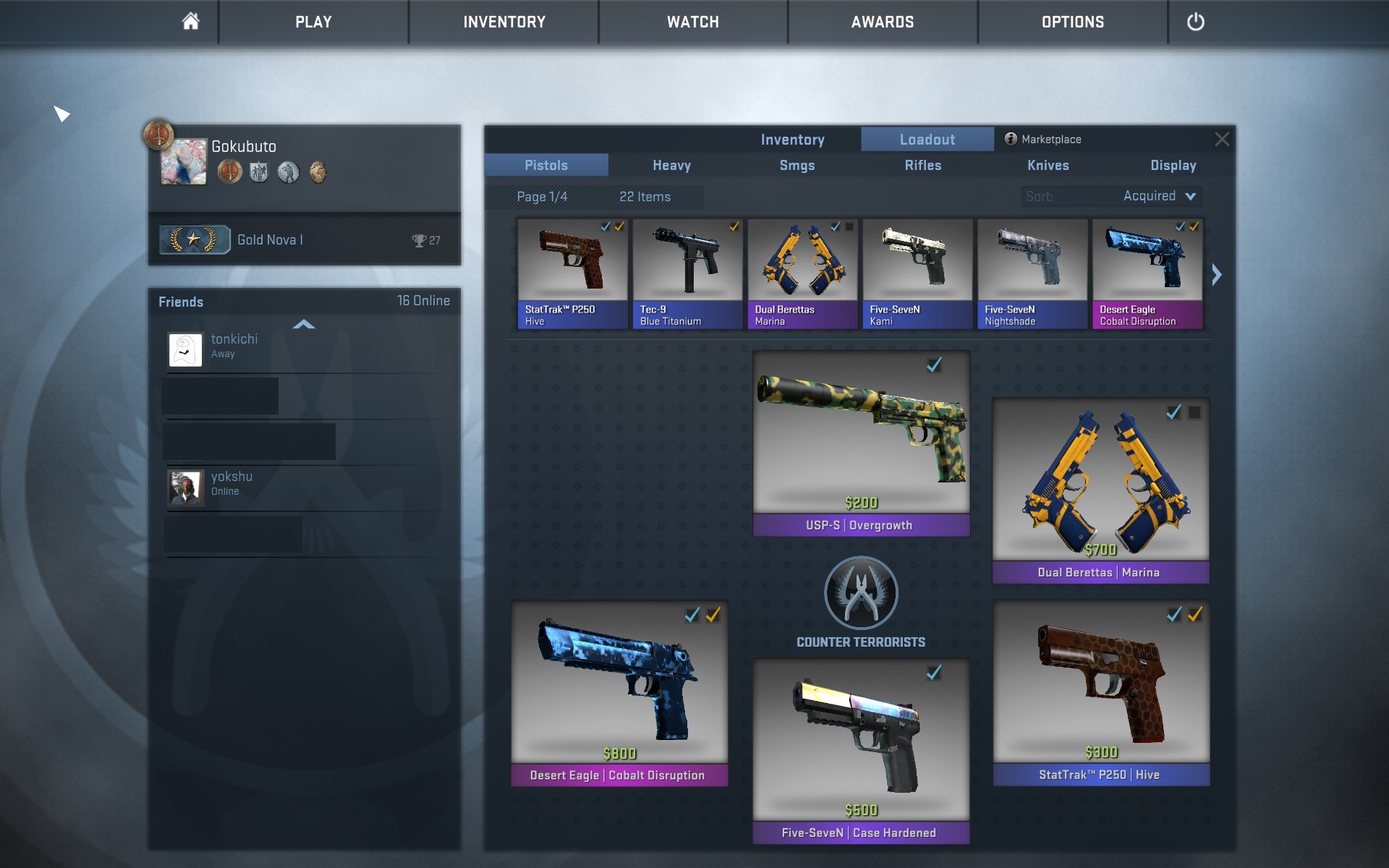Open the AWARDS menu

click(882, 22)
